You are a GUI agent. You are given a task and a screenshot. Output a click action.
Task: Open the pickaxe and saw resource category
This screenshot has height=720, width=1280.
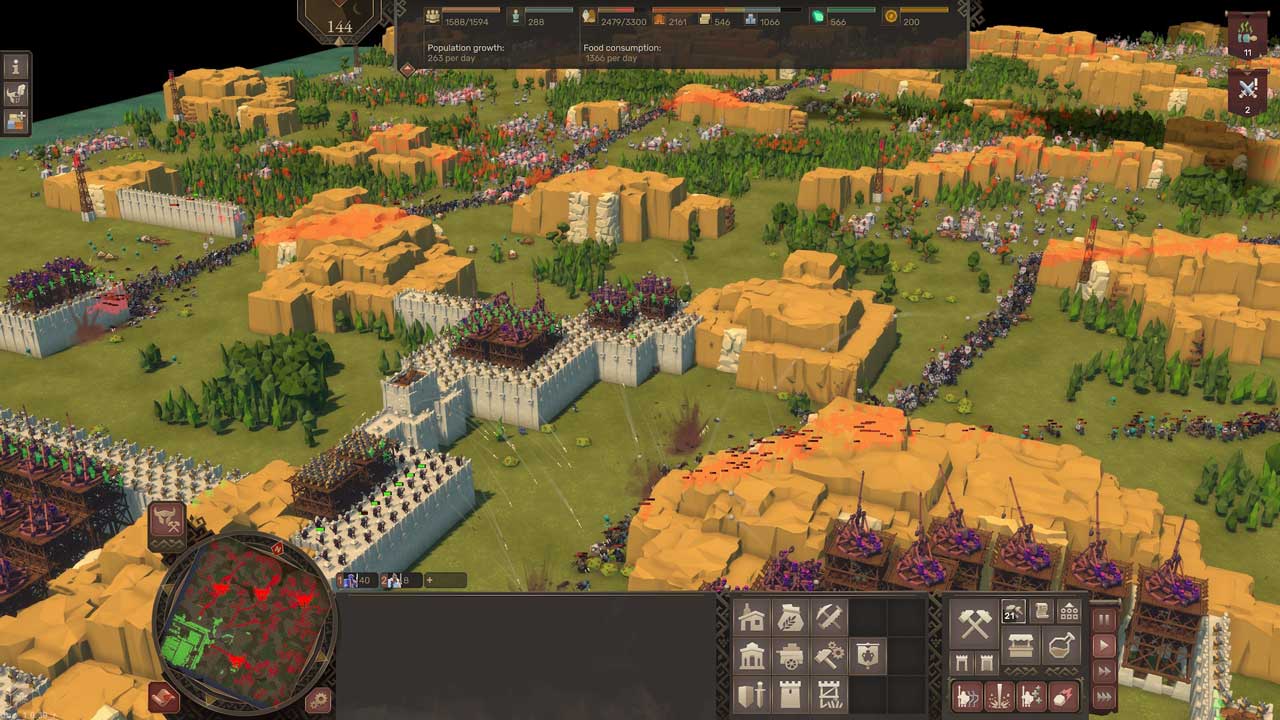pos(829,618)
